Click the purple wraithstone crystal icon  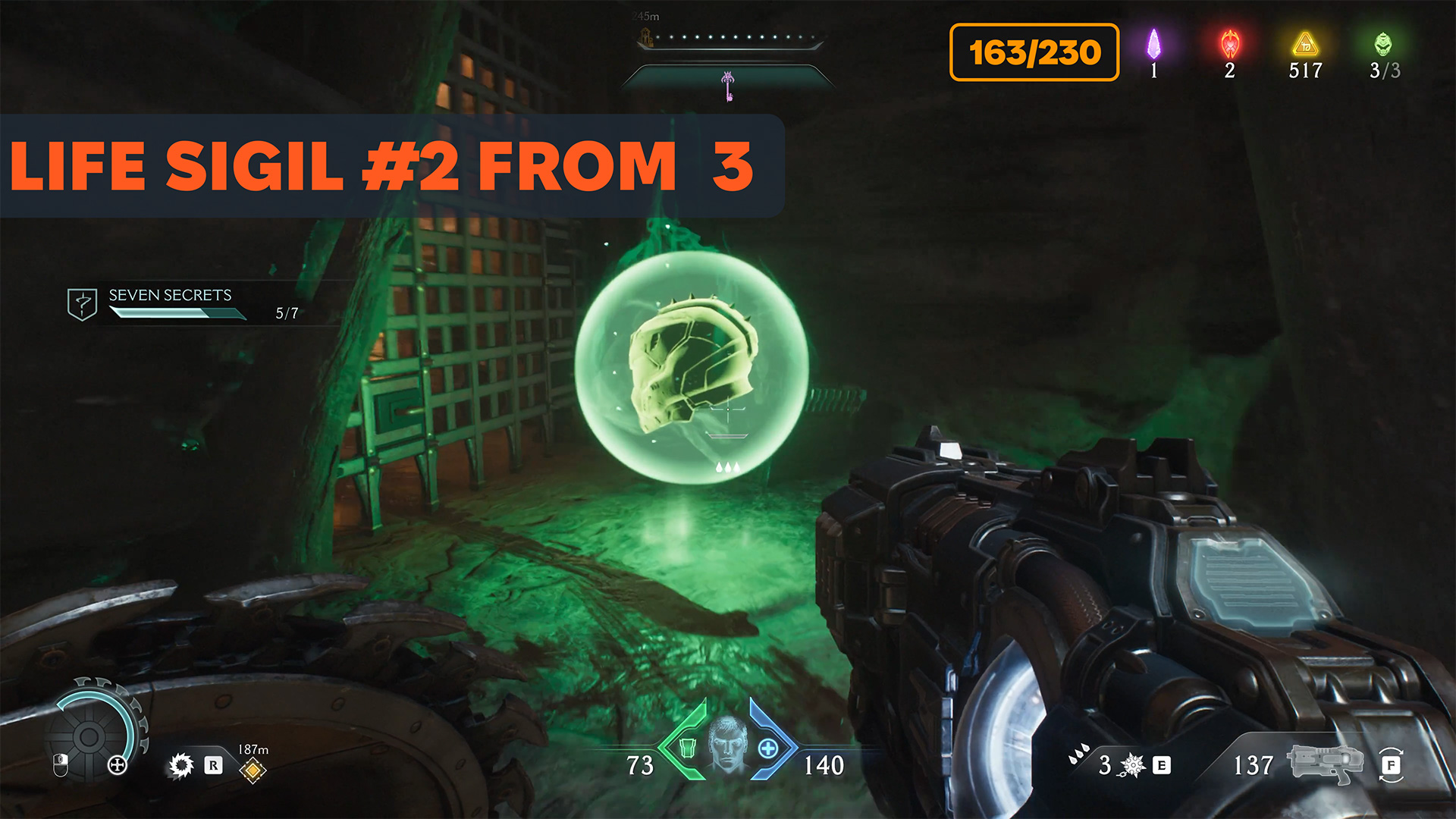(x=1153, y=44)
